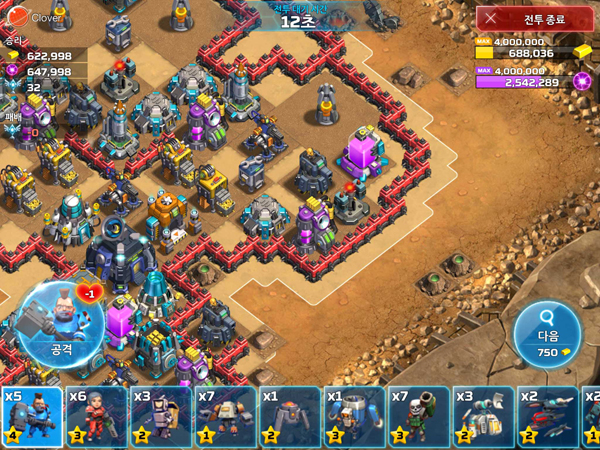Pick the x7 white and orange mech card
Screen dimensions: 600x450
pyautogui.click(x=224, y=417)
